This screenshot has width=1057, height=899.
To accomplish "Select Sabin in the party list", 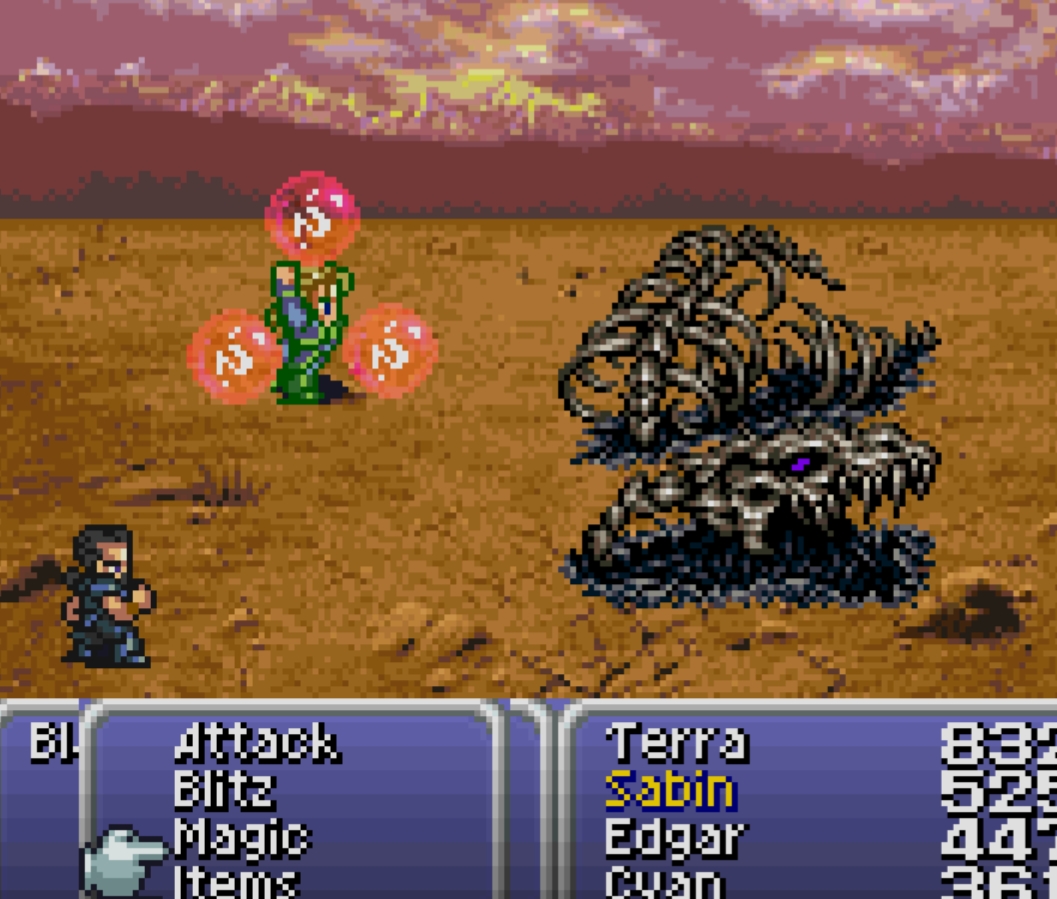I will pos(670,791).
